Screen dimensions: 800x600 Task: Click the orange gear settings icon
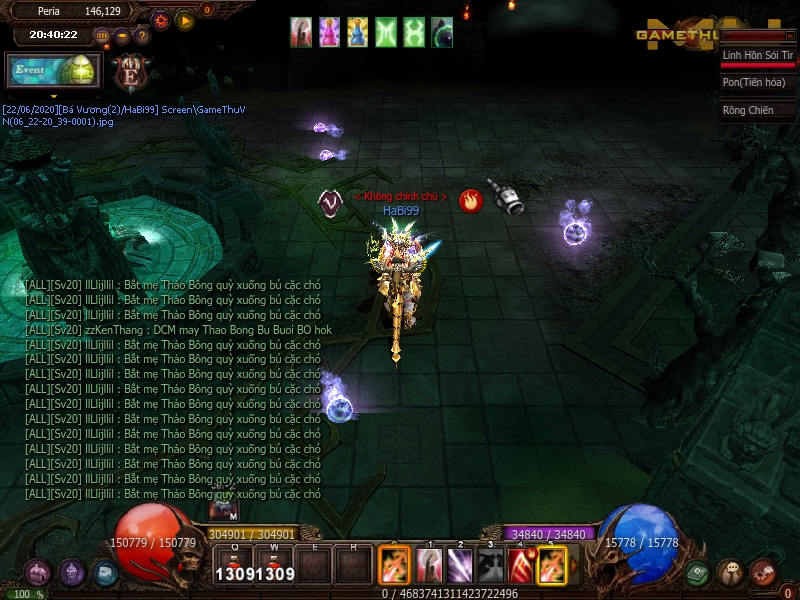161,20
